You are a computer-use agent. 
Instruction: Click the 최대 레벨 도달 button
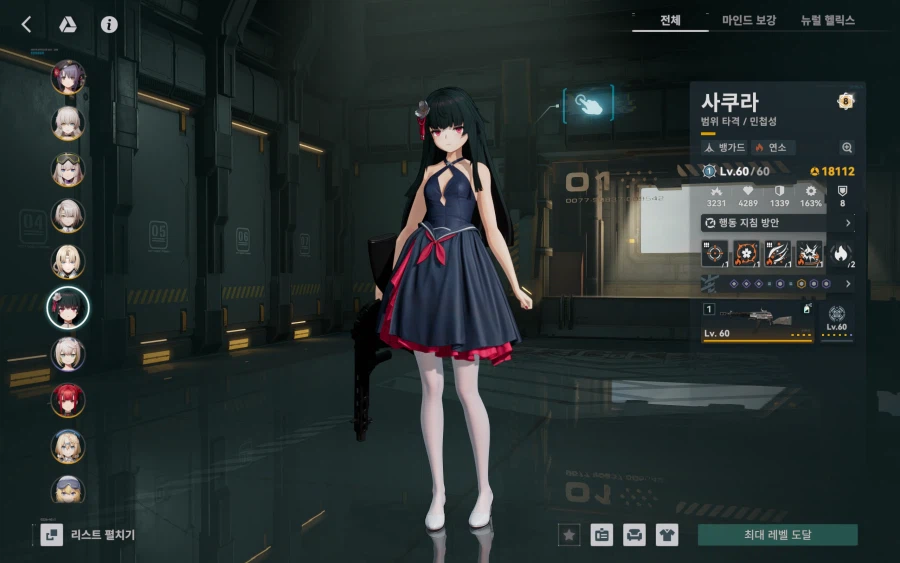777,535
